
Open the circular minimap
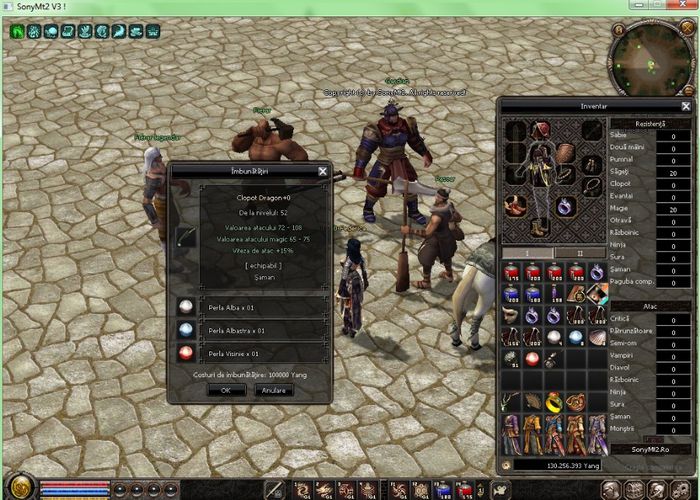click(x=648, y=58)
